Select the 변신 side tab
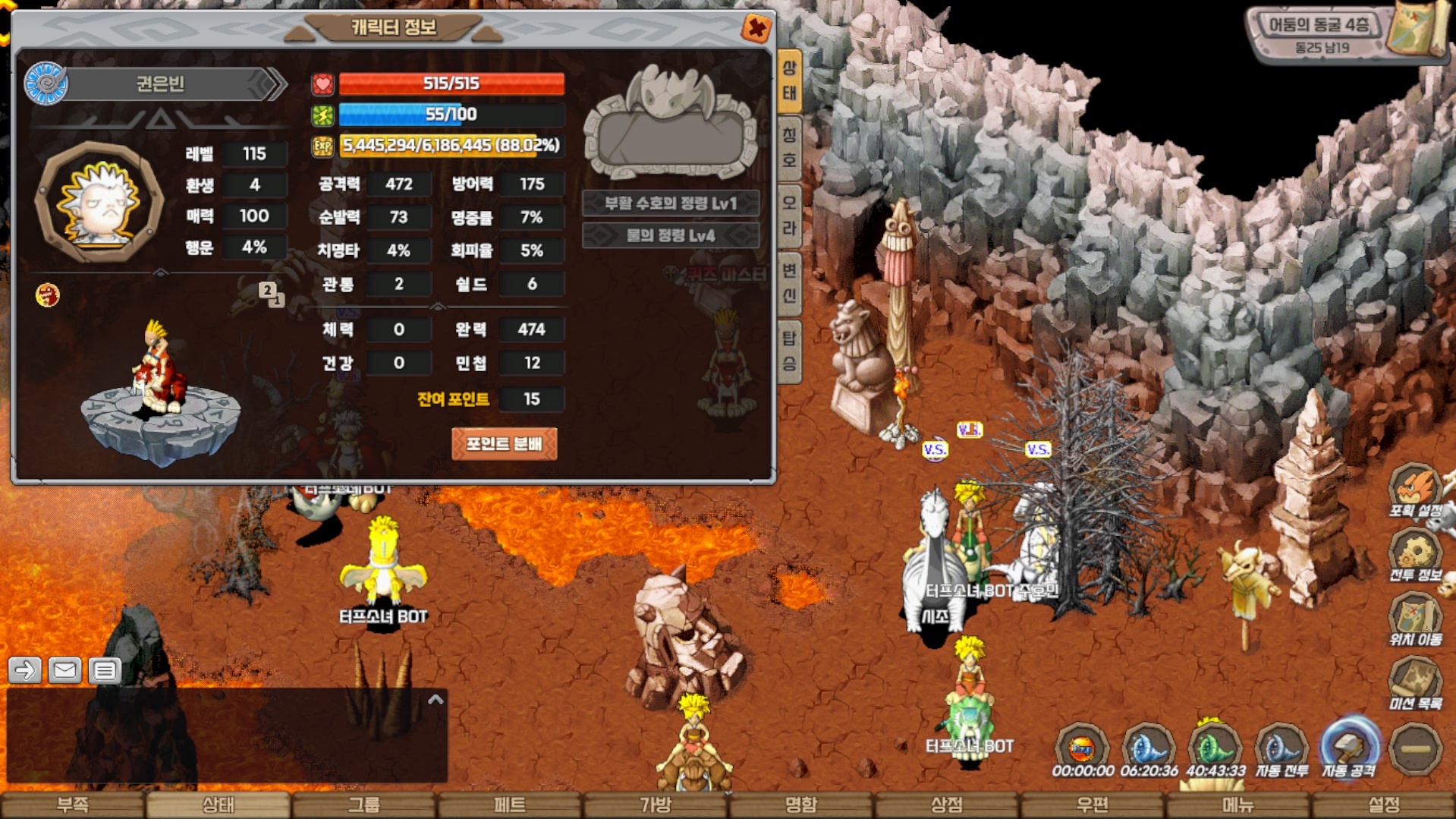The width and height of the screenshot is (1456, 819). point(790,283)
